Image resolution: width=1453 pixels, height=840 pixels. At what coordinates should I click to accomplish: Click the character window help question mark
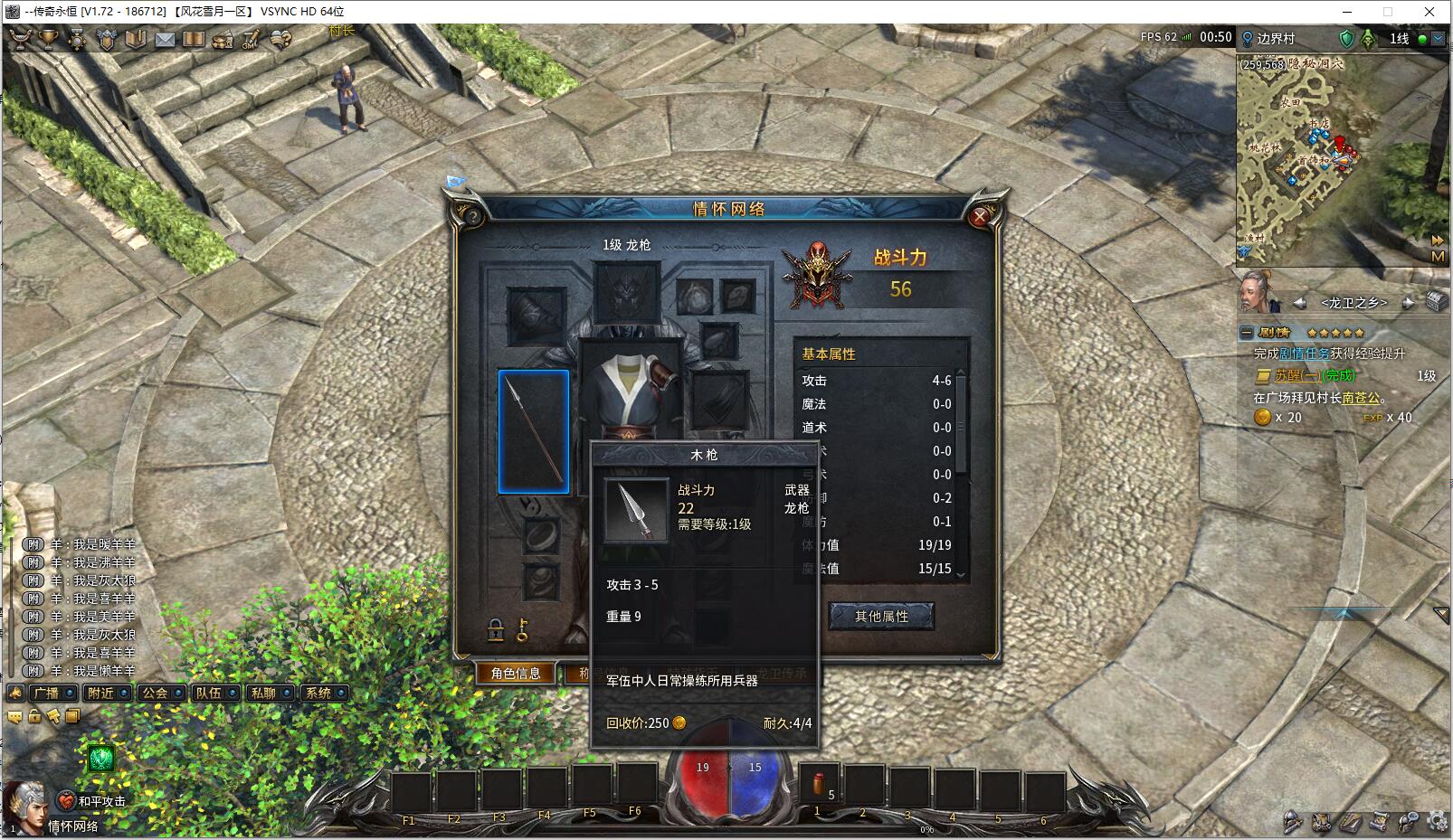(x=471, y=217)
